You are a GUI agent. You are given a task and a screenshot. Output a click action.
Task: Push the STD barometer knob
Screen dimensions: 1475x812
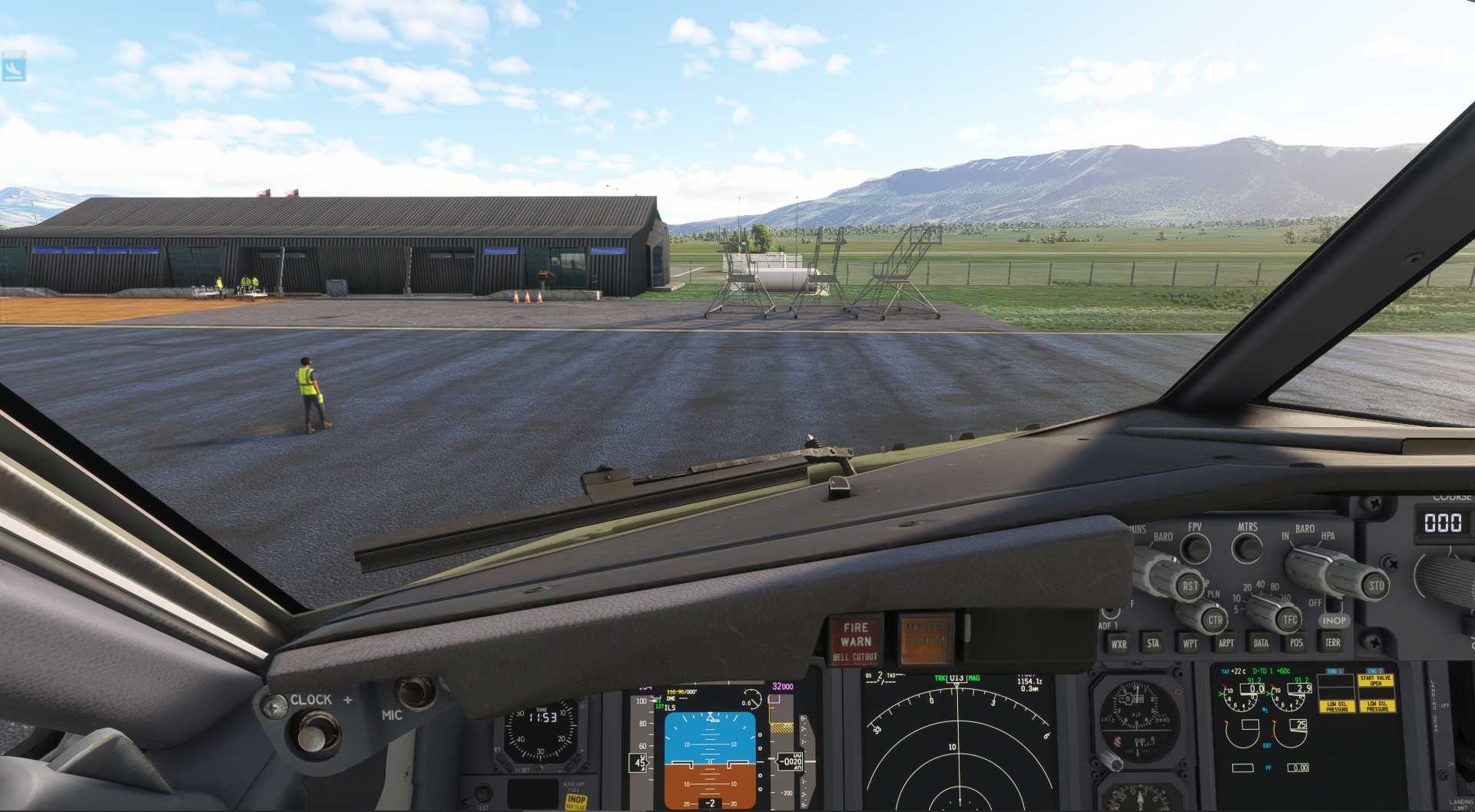[1376, 586]
